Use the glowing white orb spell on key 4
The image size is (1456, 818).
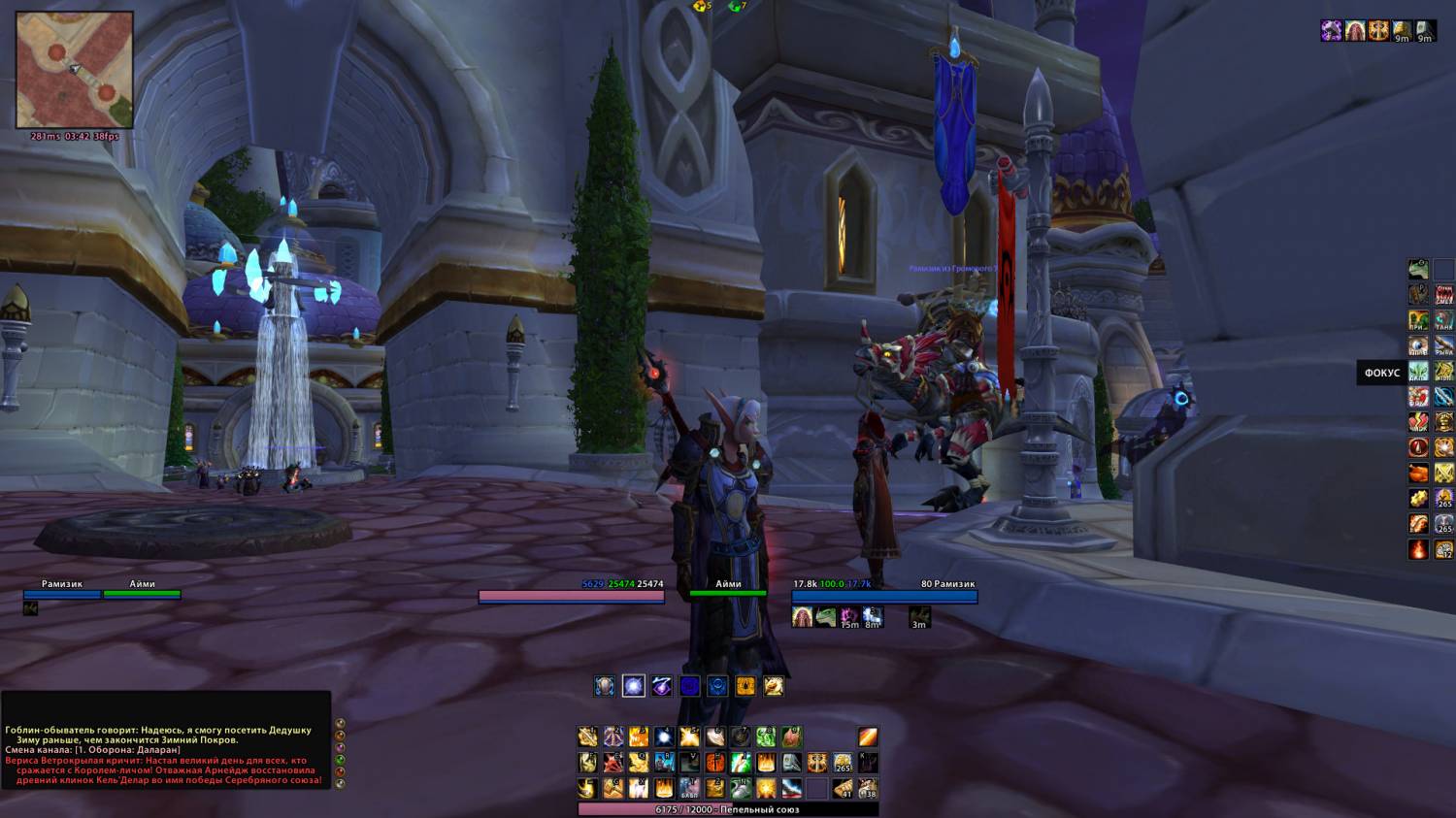pyautogui.click(x=664, y=736)
